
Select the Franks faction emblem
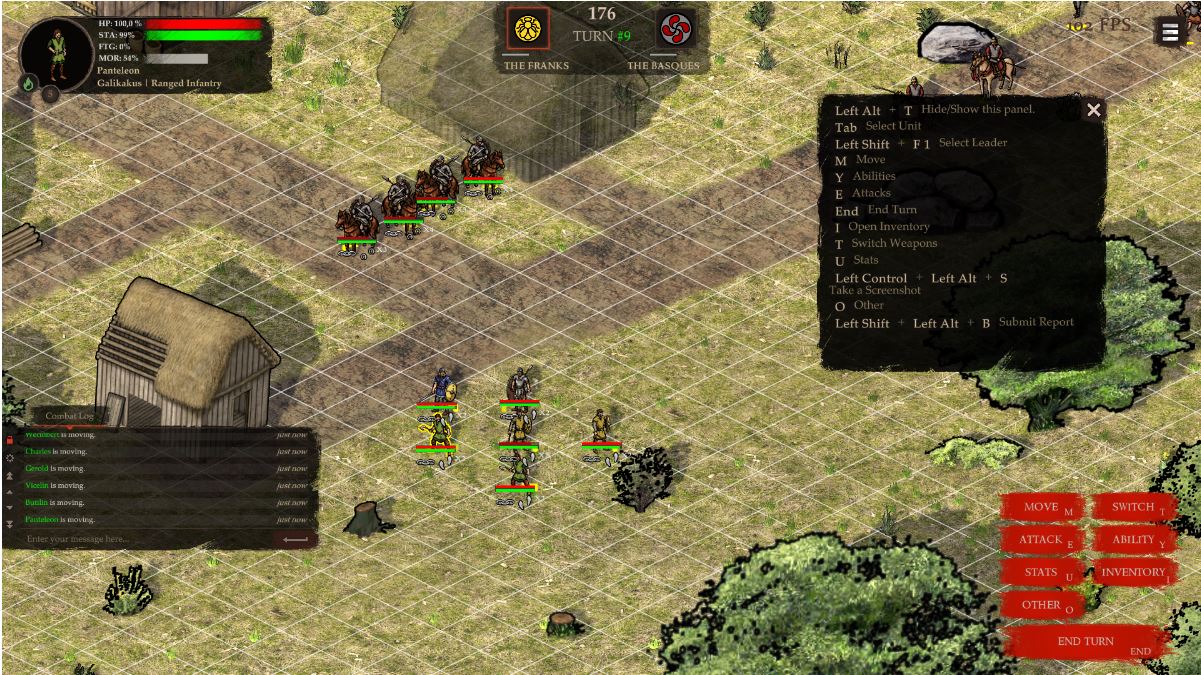coord(527,29)
